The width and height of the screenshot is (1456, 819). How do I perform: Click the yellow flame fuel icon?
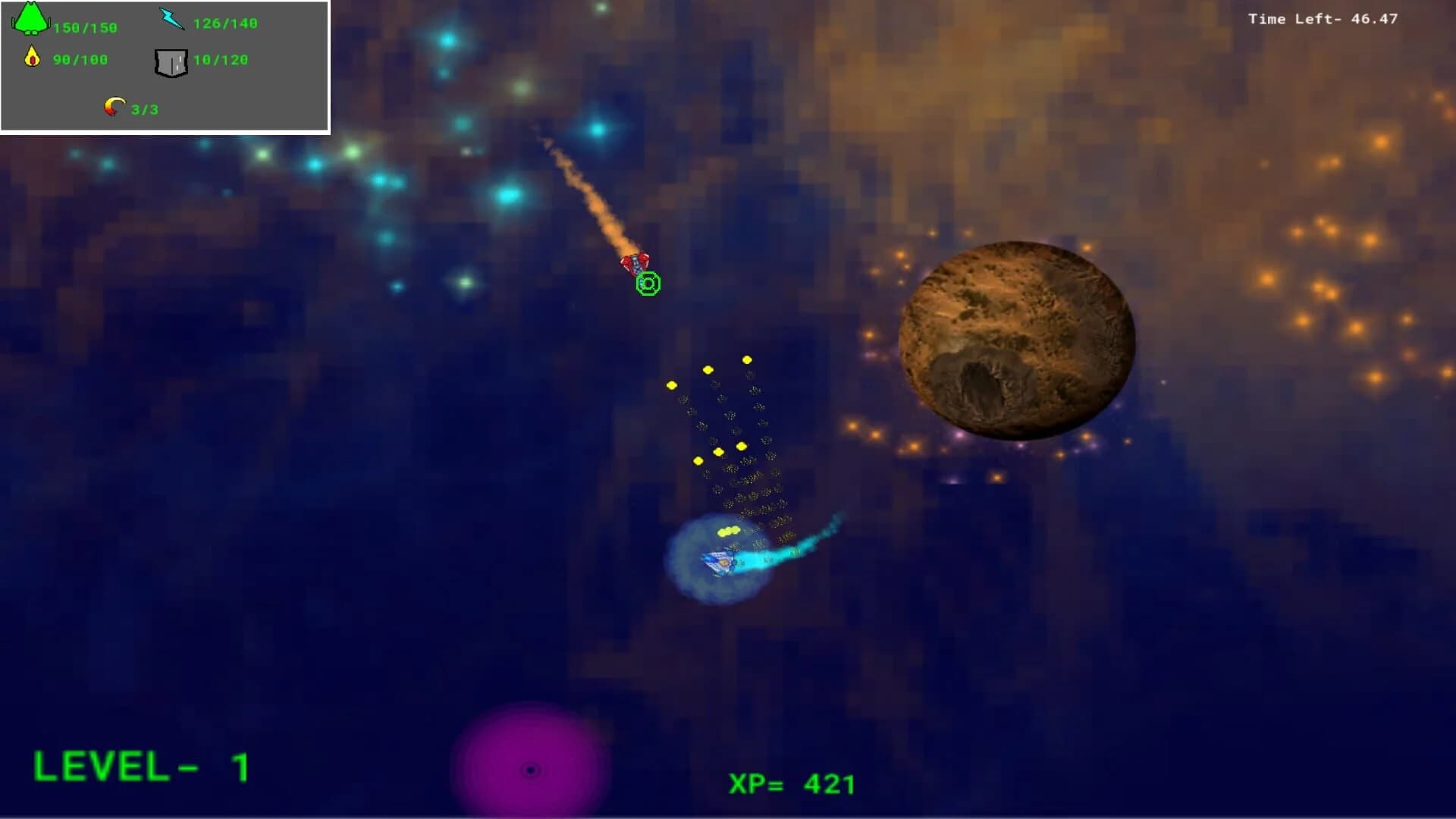coord(32,58)
